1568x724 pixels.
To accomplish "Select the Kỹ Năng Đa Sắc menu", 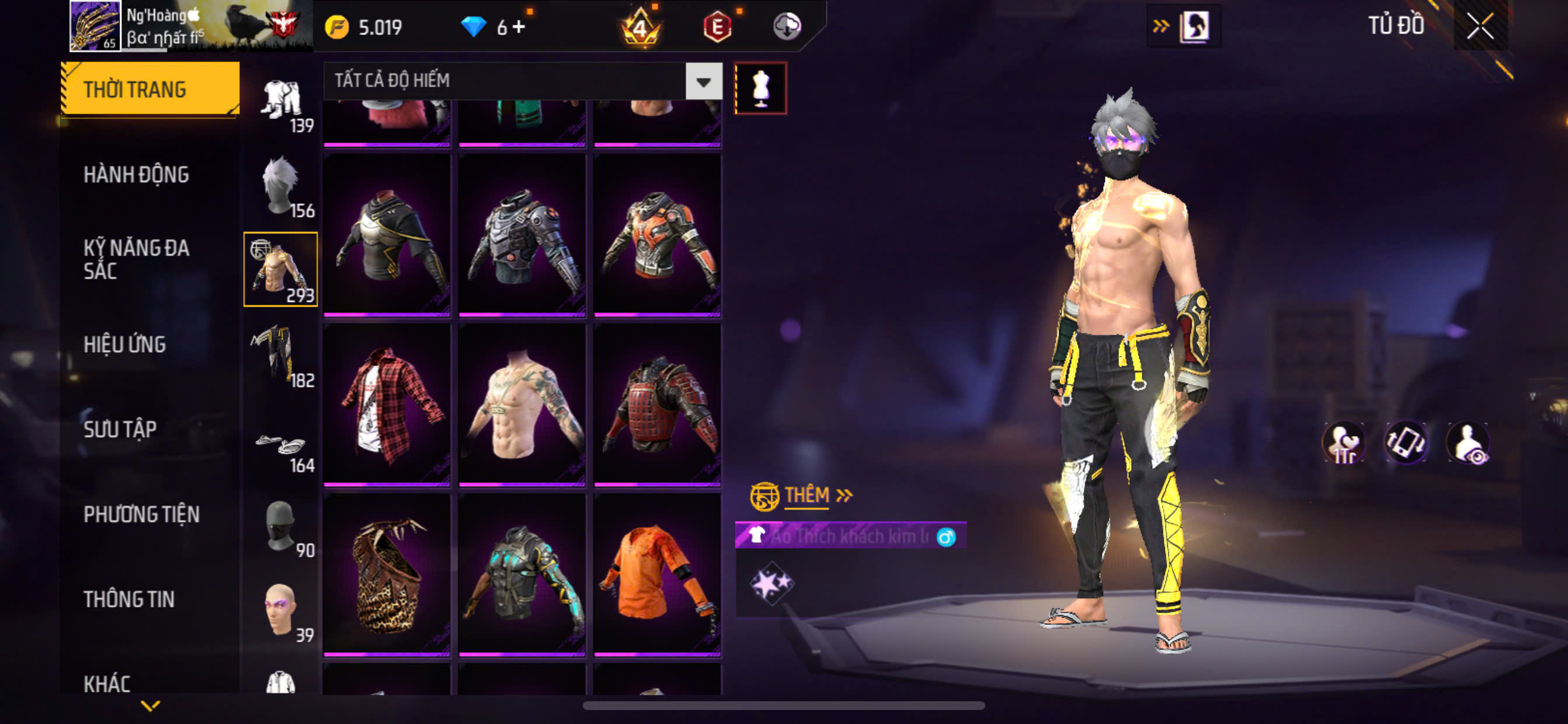I will coord(136,259).
